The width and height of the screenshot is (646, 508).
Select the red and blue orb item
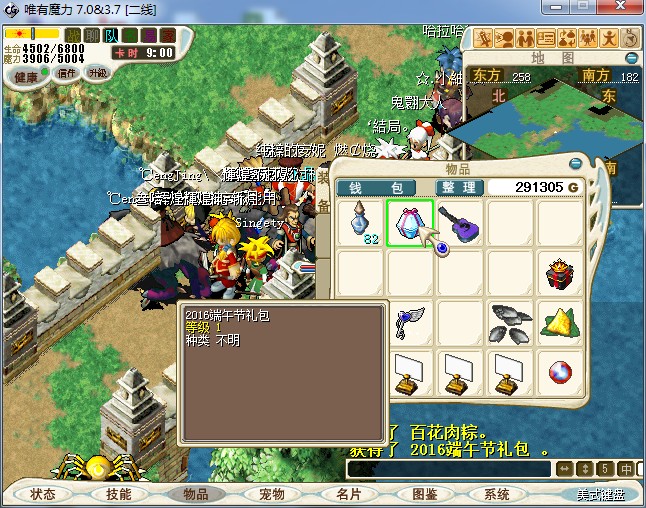560,372
